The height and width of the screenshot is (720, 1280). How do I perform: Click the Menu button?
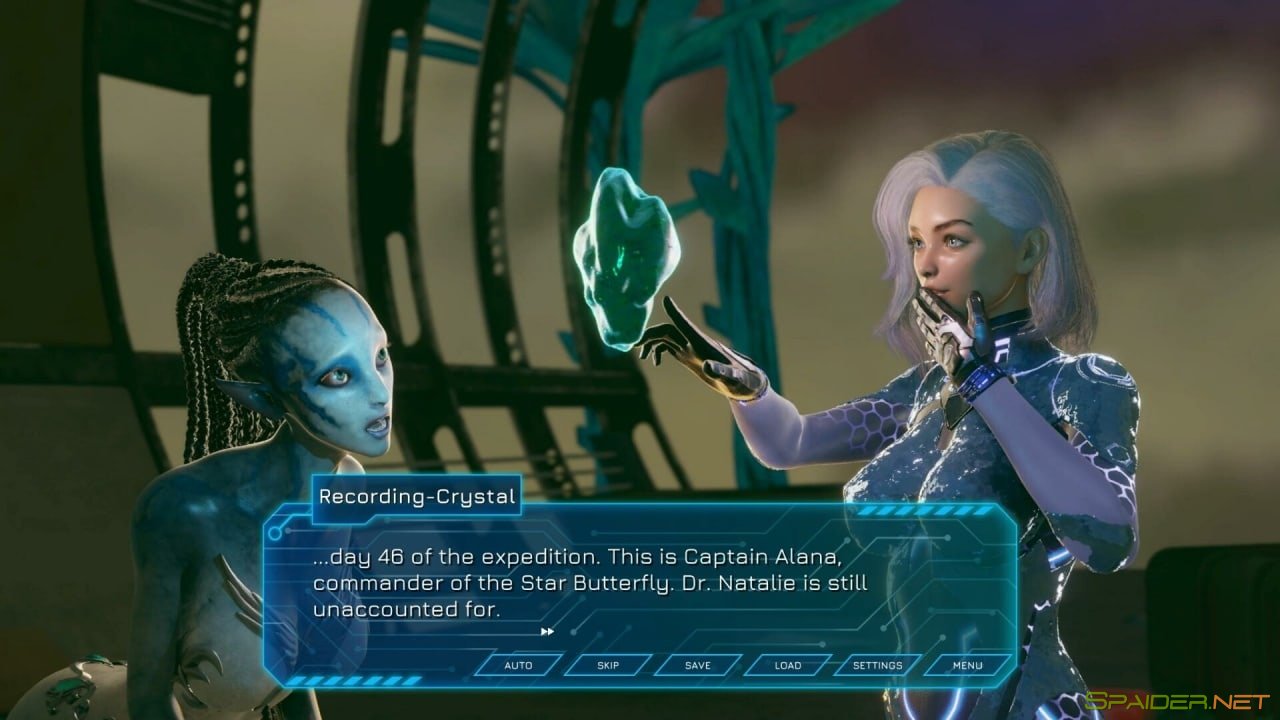(x=967, y=665)
